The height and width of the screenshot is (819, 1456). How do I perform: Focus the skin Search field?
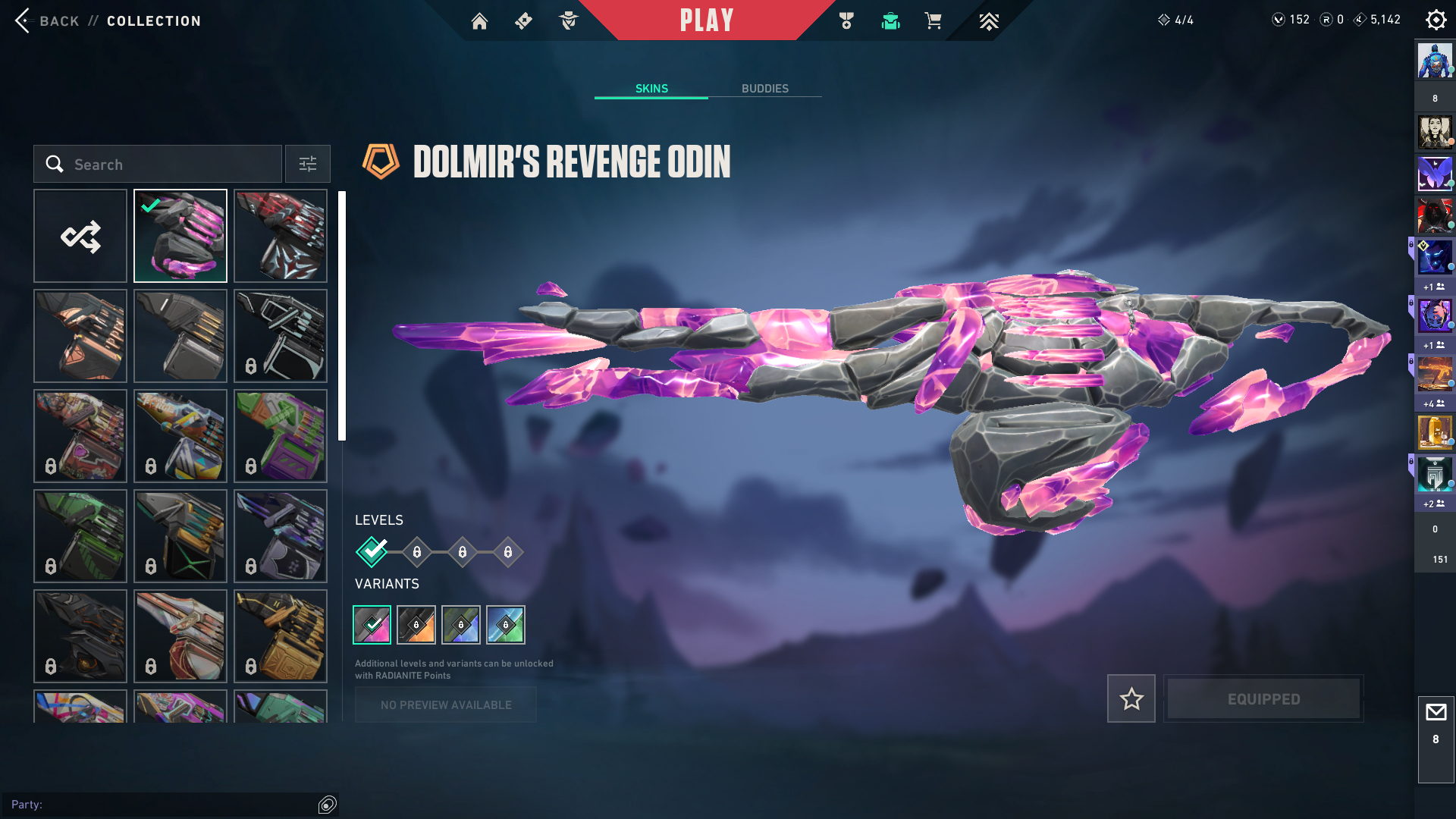(167, 164)
